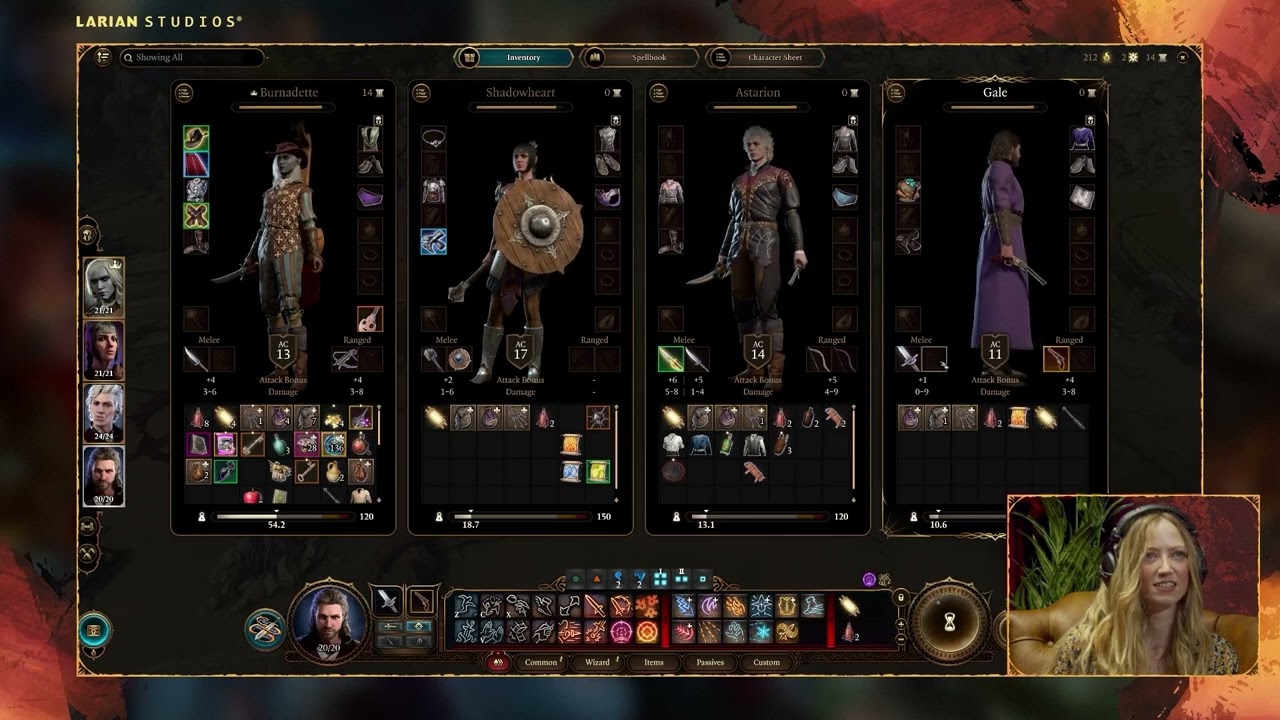The height and width of the screenshot is (720, 1280).
Task: Show the Common hotbar category
Action: 541,662
